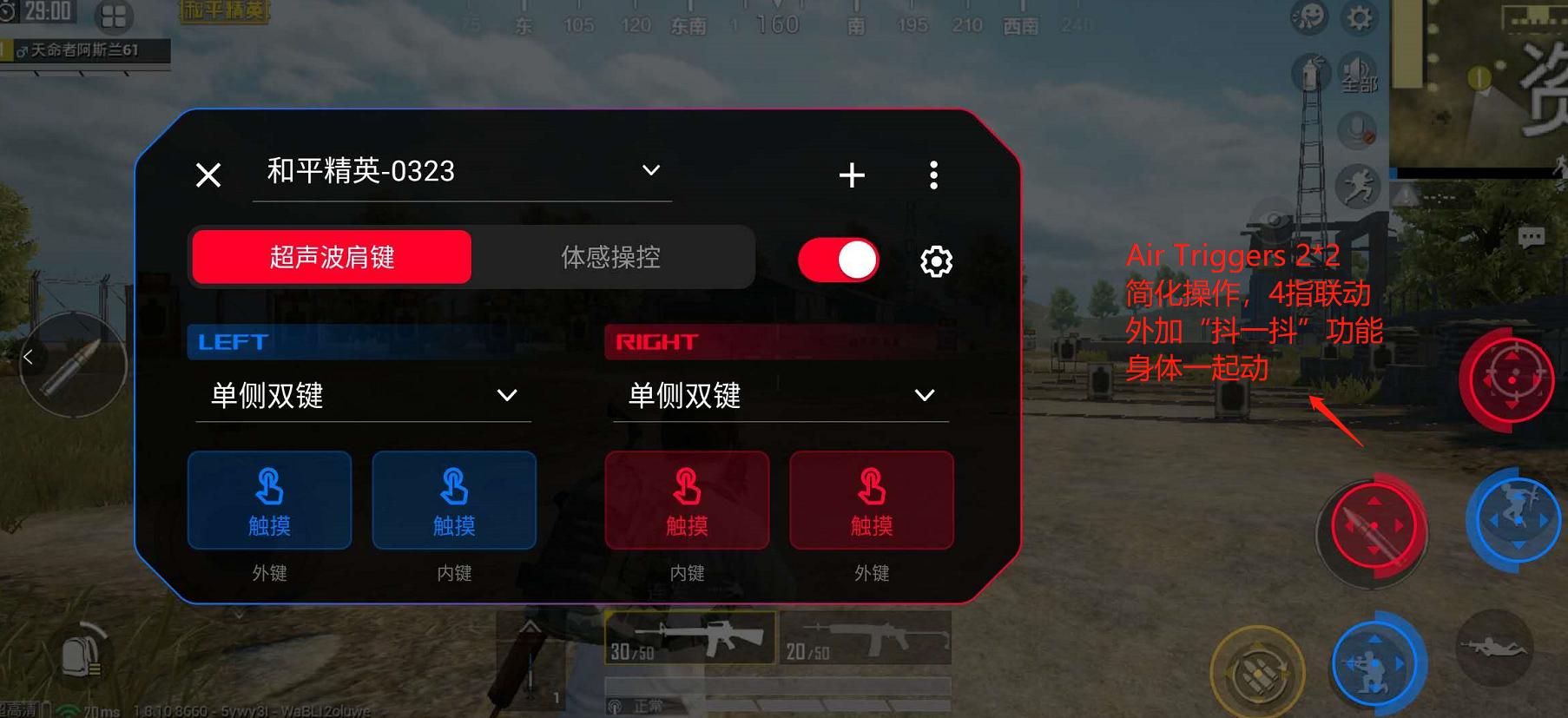Disable the ultrasonic shoulder key switch
The image size is (1568, 718).
tap(838, 259)
